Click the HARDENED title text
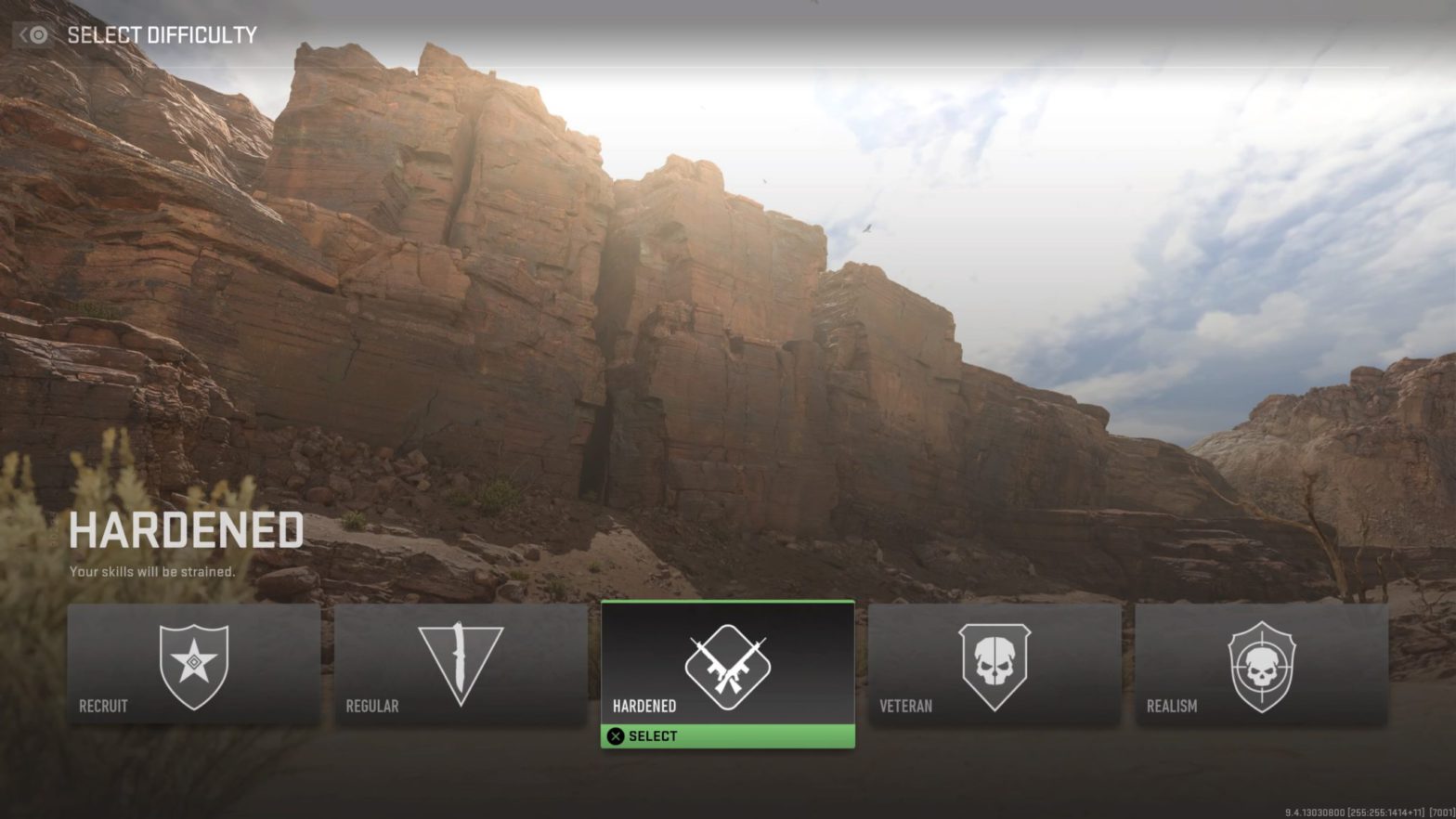This screenshot has width=1456, height=819. click(186, 531)
